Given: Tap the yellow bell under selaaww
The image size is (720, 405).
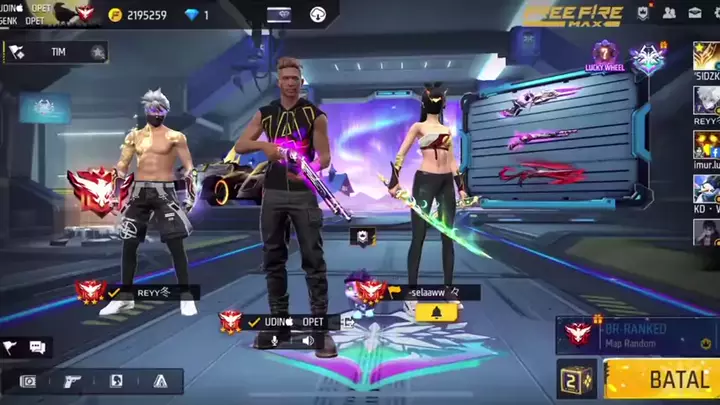Looking at the screenshot, I should point(436,312).
